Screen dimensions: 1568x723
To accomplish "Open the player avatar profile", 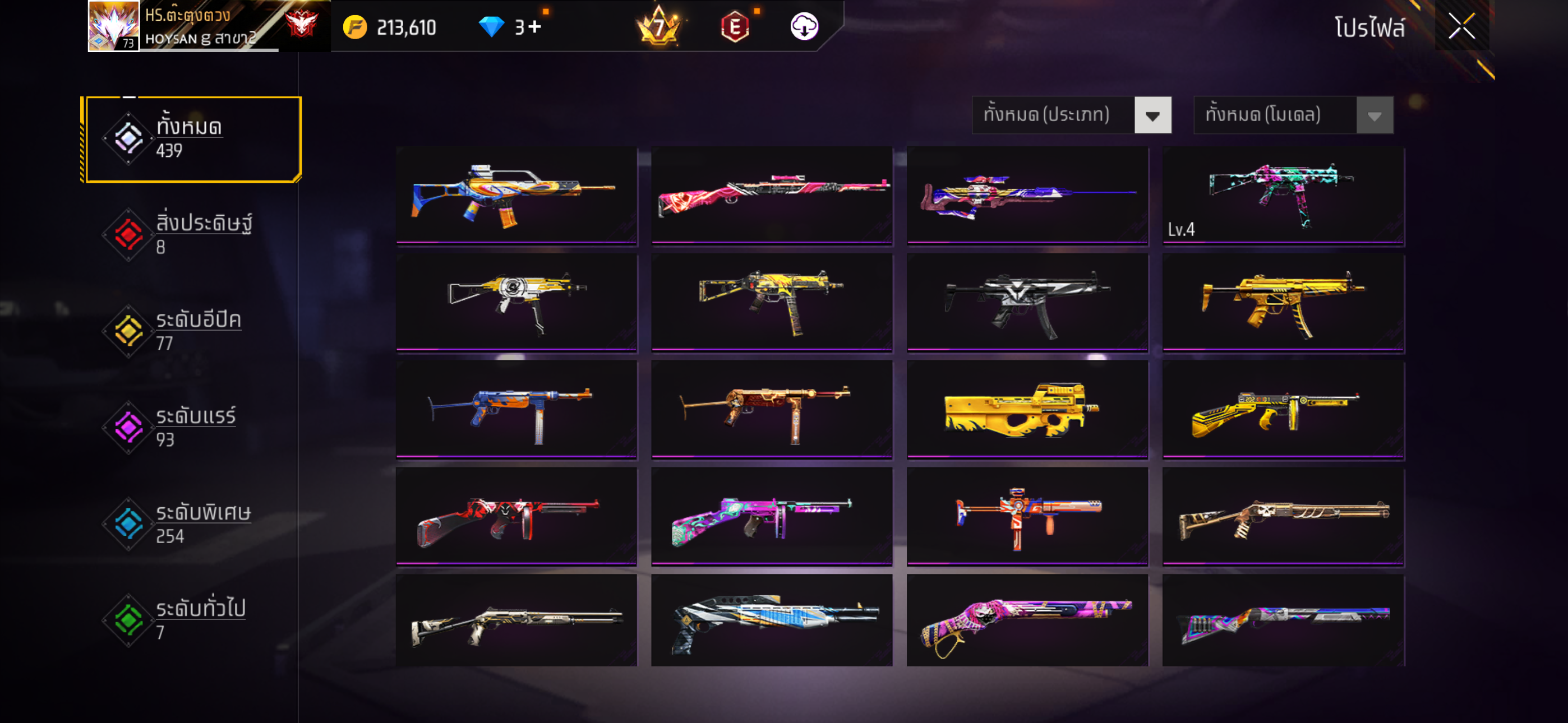I will coord(114,26).
